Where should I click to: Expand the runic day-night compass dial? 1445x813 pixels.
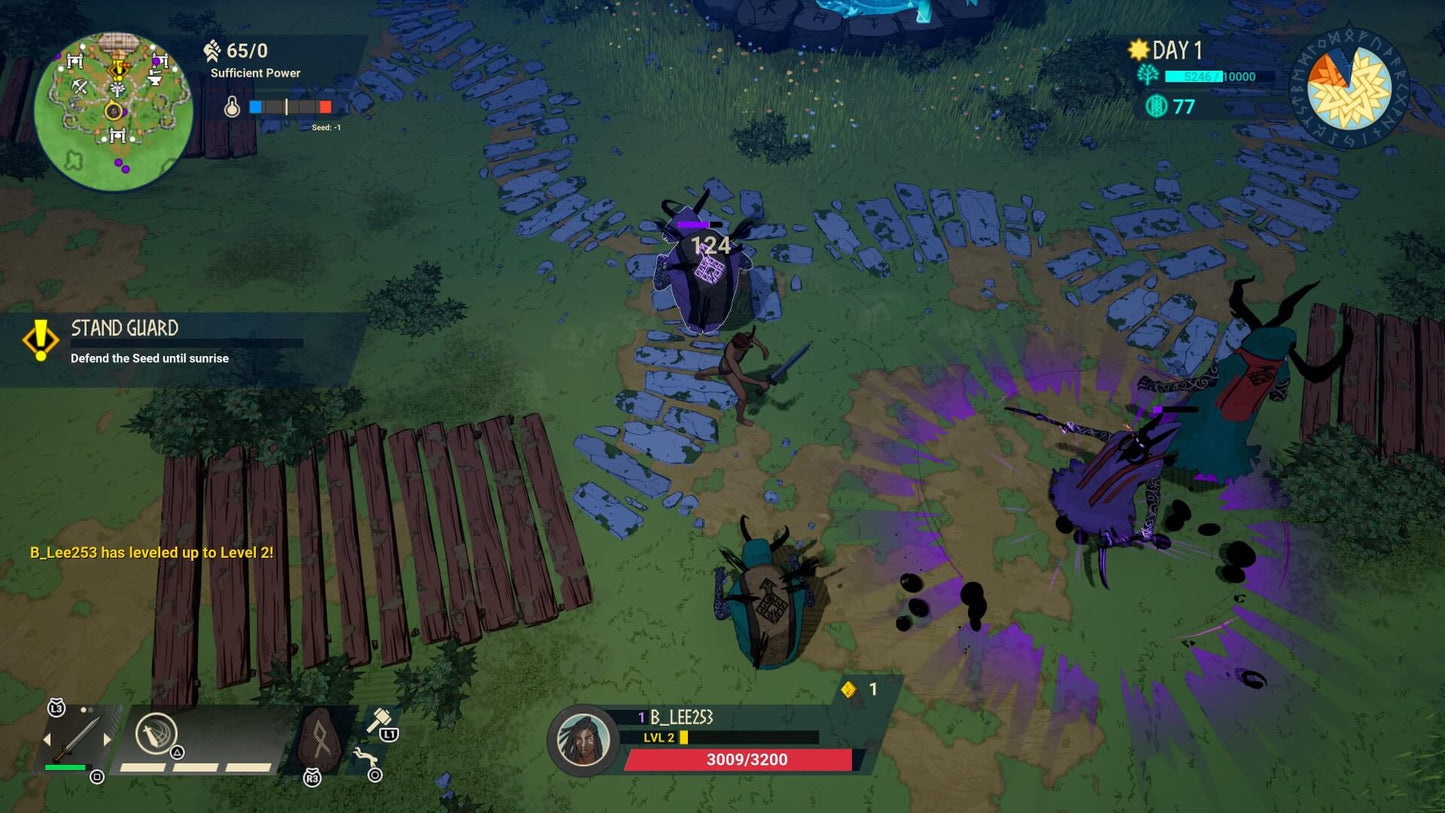1347,90
